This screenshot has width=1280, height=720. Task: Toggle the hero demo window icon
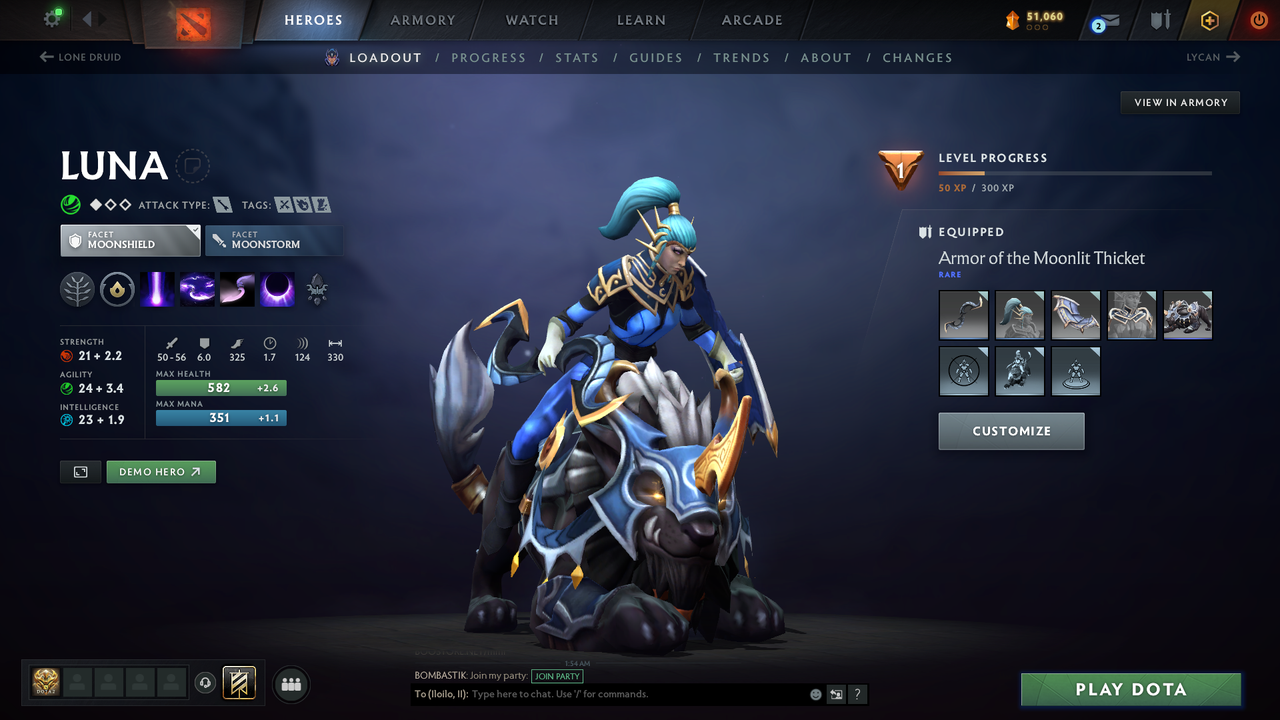tap(80, 471)
